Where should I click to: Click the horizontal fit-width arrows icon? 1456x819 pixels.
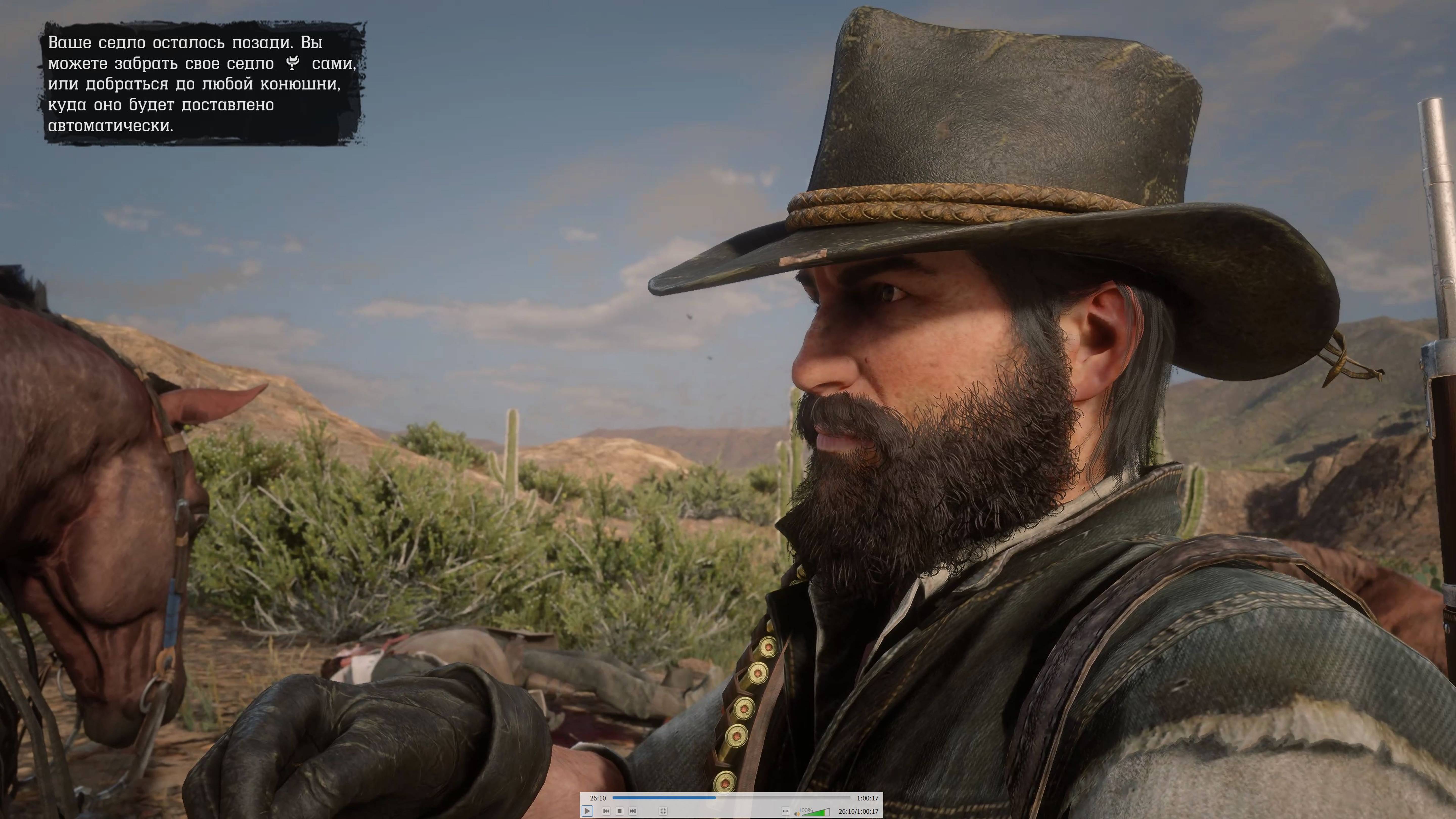tap(786, 811)
